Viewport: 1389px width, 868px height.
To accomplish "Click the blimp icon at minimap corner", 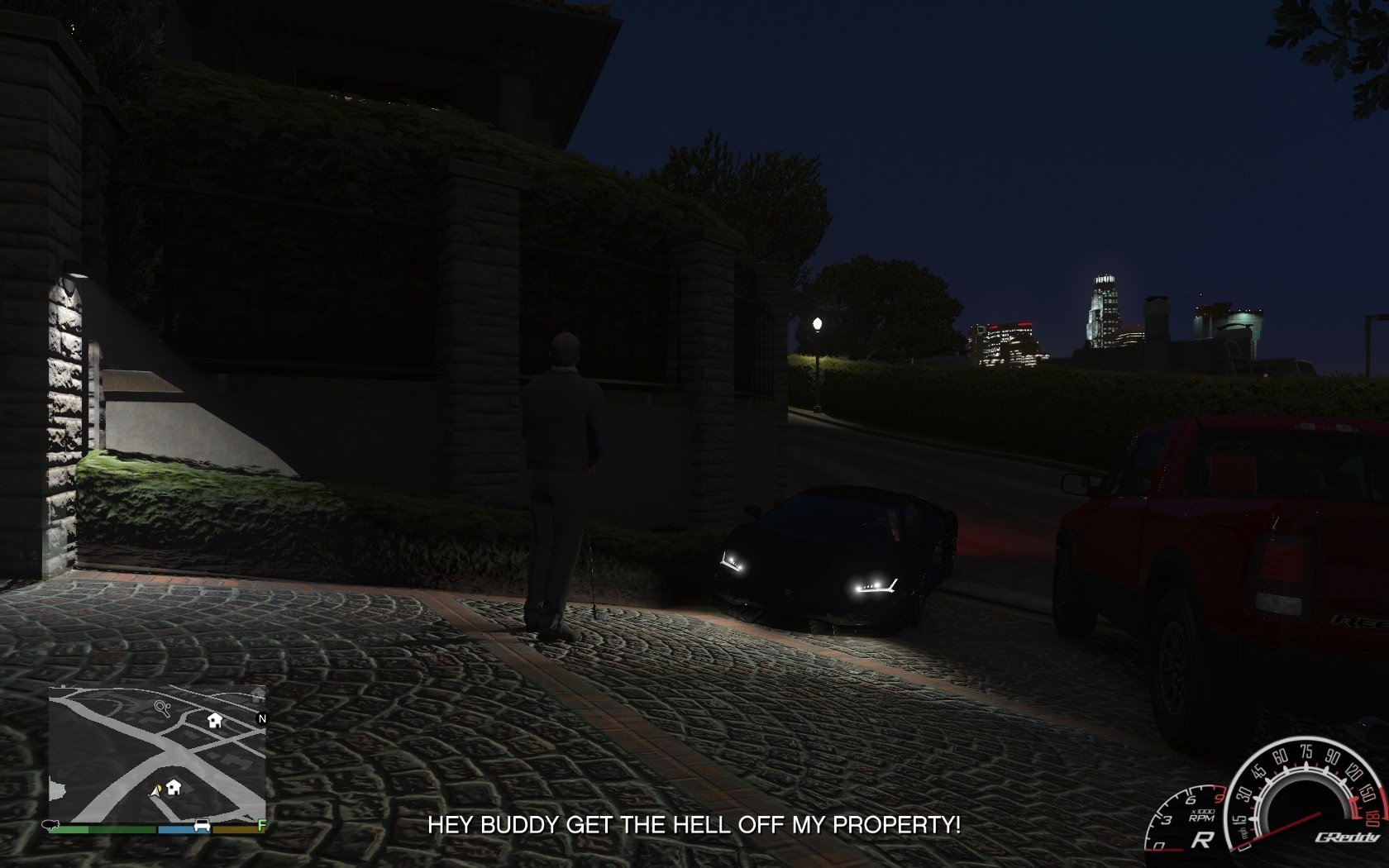I will tap(51, 825).
